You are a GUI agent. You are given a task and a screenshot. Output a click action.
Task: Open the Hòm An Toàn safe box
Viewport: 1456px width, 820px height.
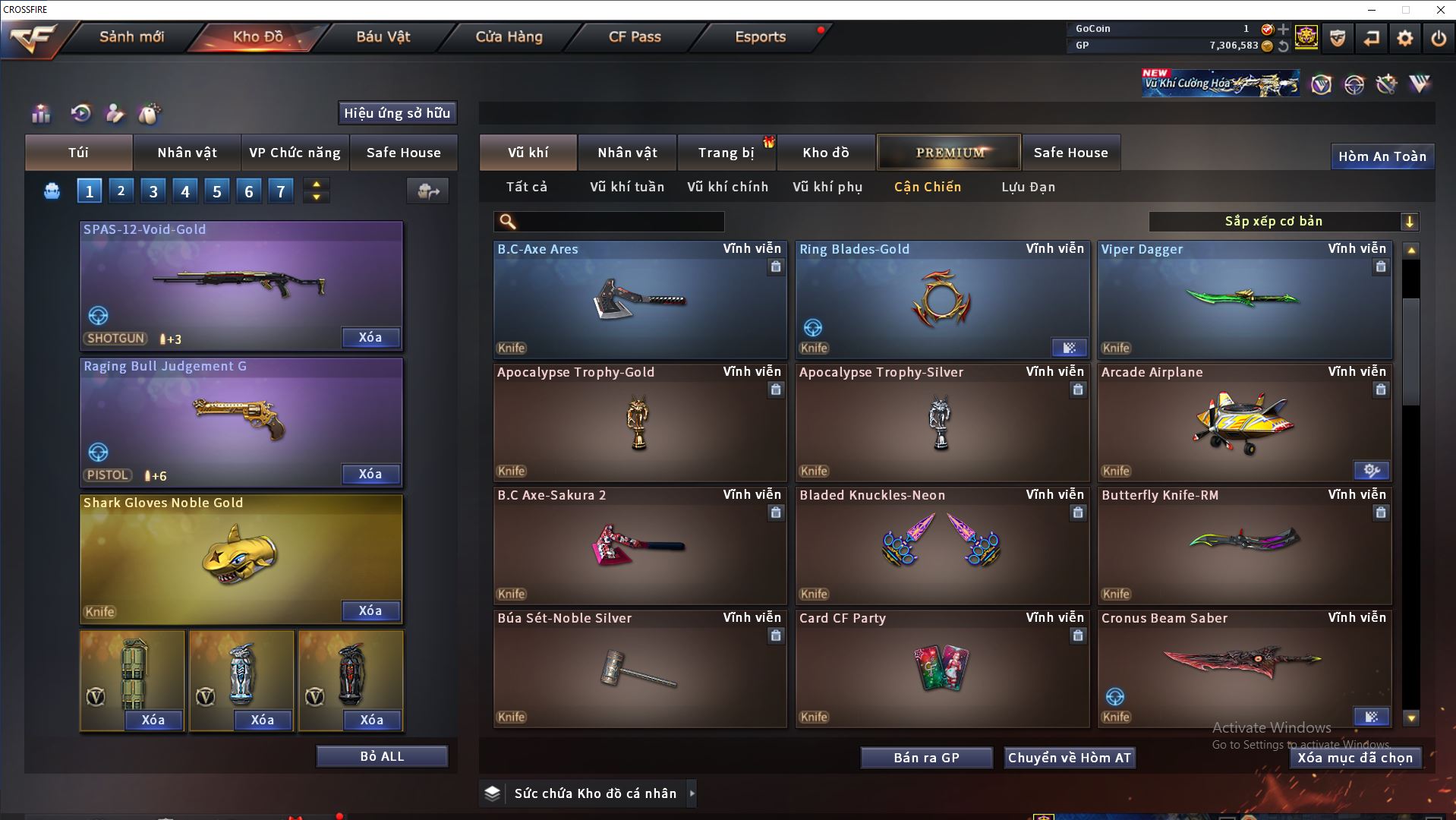[x=1382, y=156]
